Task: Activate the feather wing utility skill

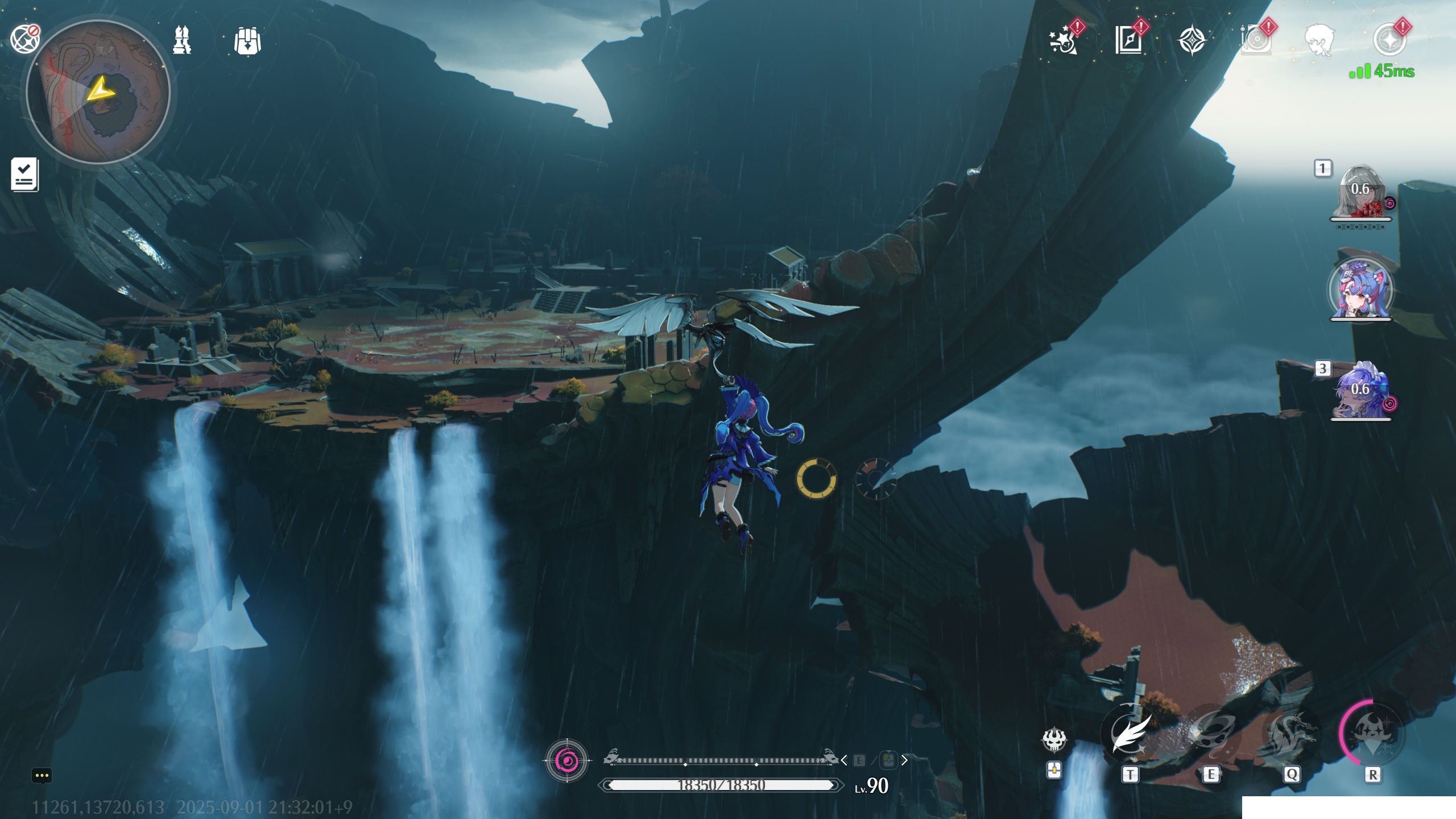Action: tap(1130, 733)
